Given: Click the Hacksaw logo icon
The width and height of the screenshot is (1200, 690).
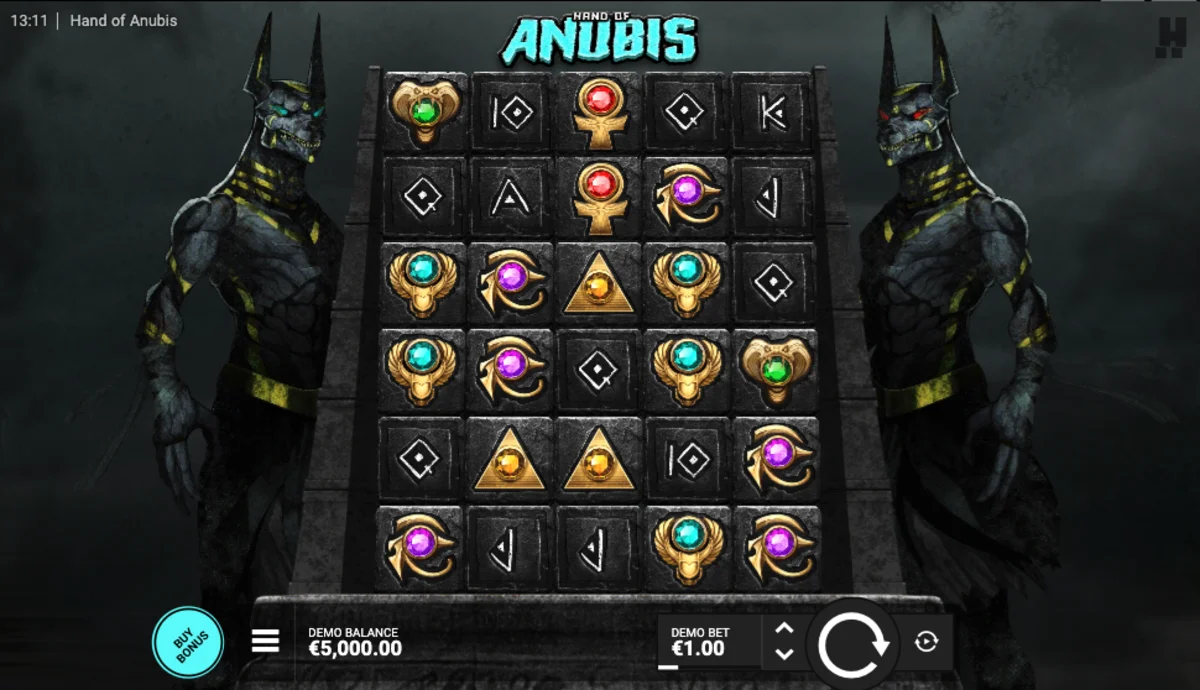Looking at the screenshot, I should [1170, 37].
